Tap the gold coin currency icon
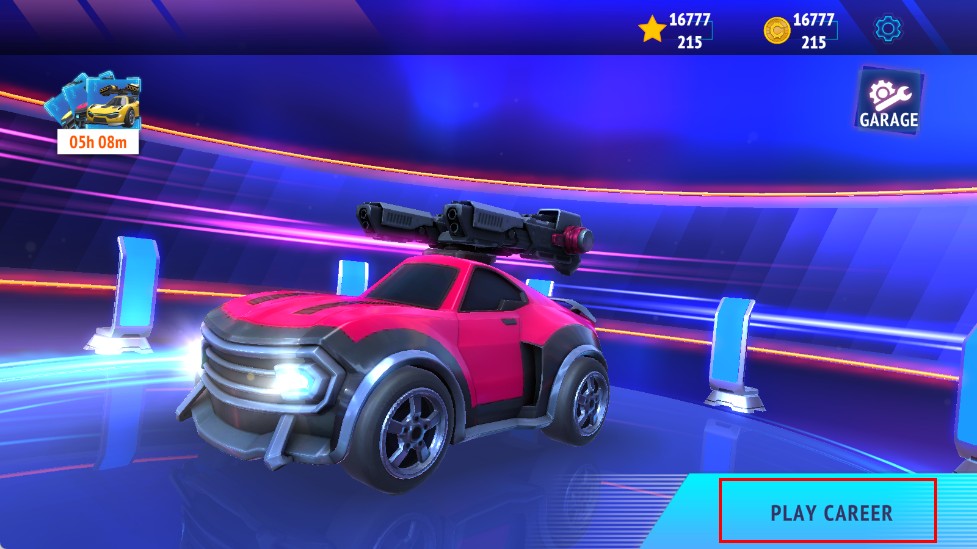977x549 pixels. tap(776, 30)
